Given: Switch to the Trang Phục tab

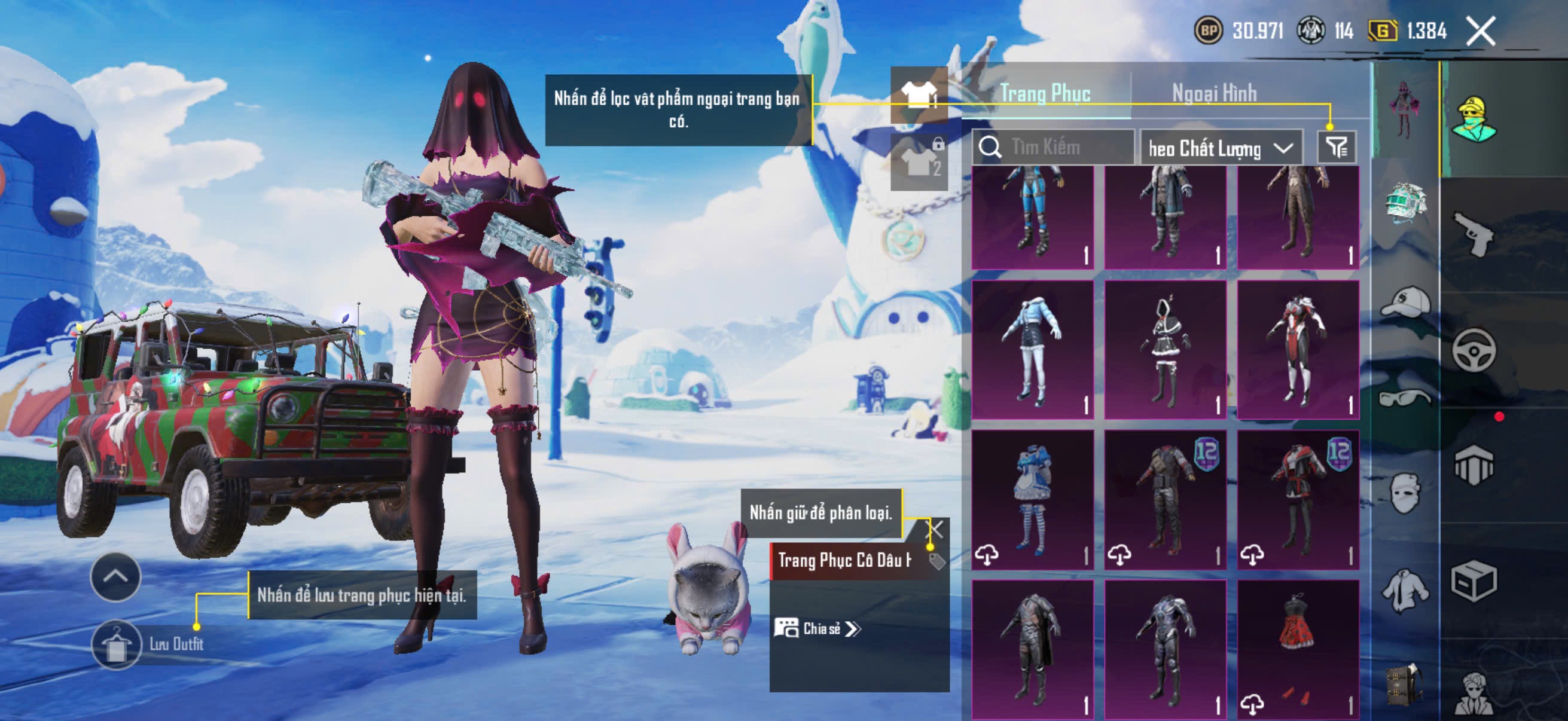Looking at the screenshot, I should click(1045, 94).
